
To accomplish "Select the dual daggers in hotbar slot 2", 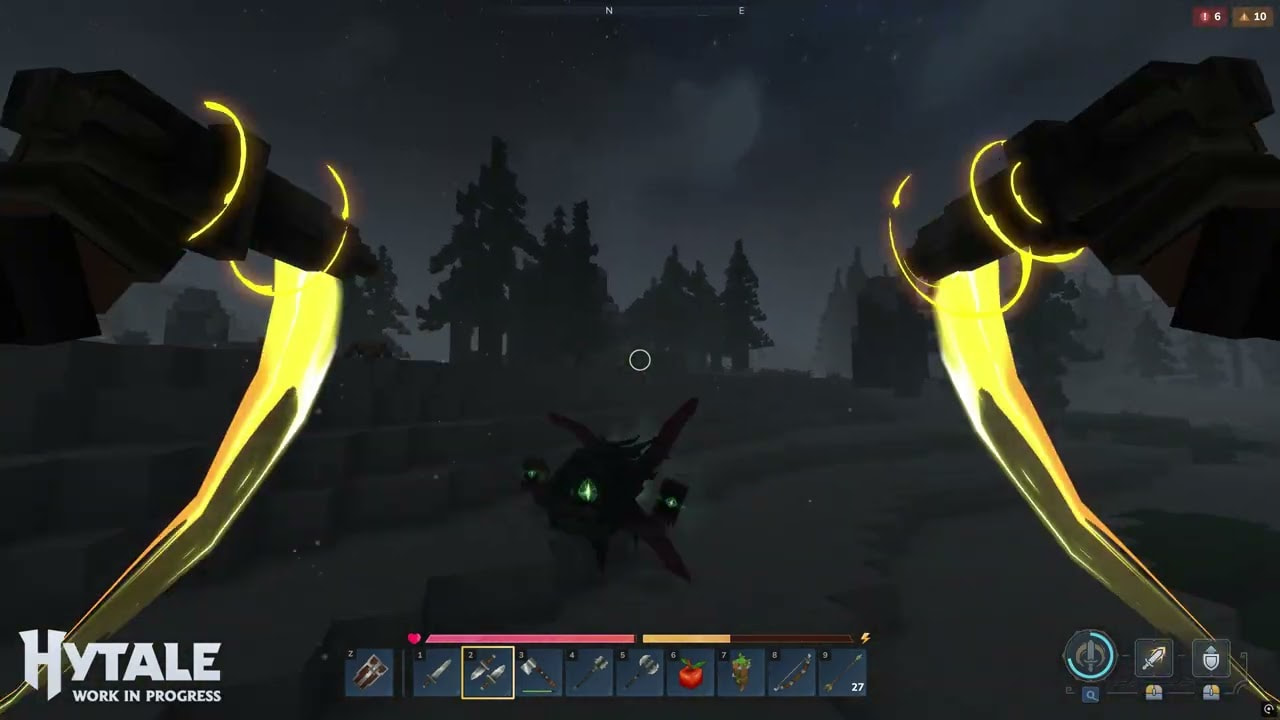I will click(x=488, y=672).
